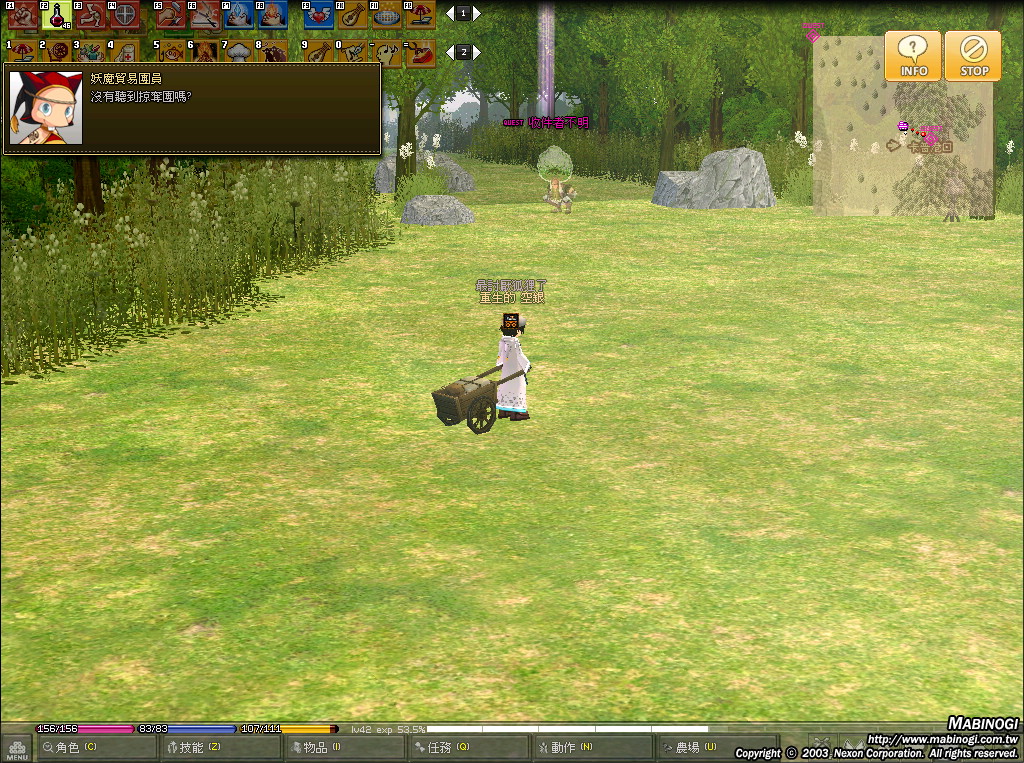Screen dimensions: 1024x763
Task: Activate the campfire skill in slot 6
Action: (x=205, y=51)
